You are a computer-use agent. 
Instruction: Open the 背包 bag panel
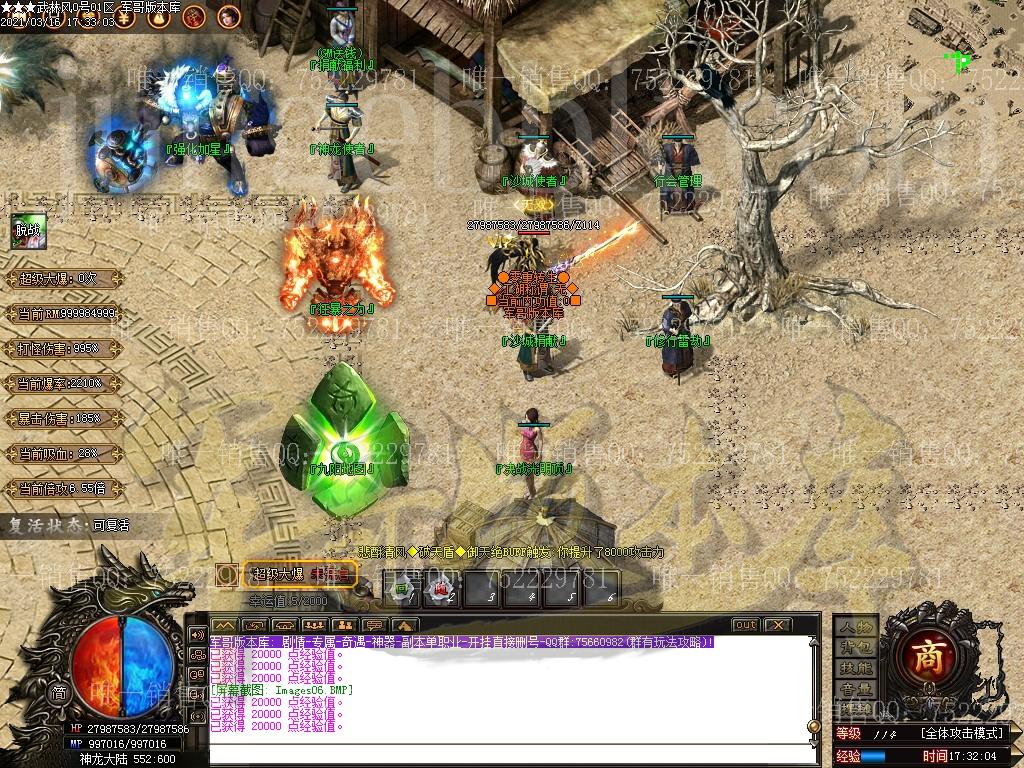pos(856,647)
